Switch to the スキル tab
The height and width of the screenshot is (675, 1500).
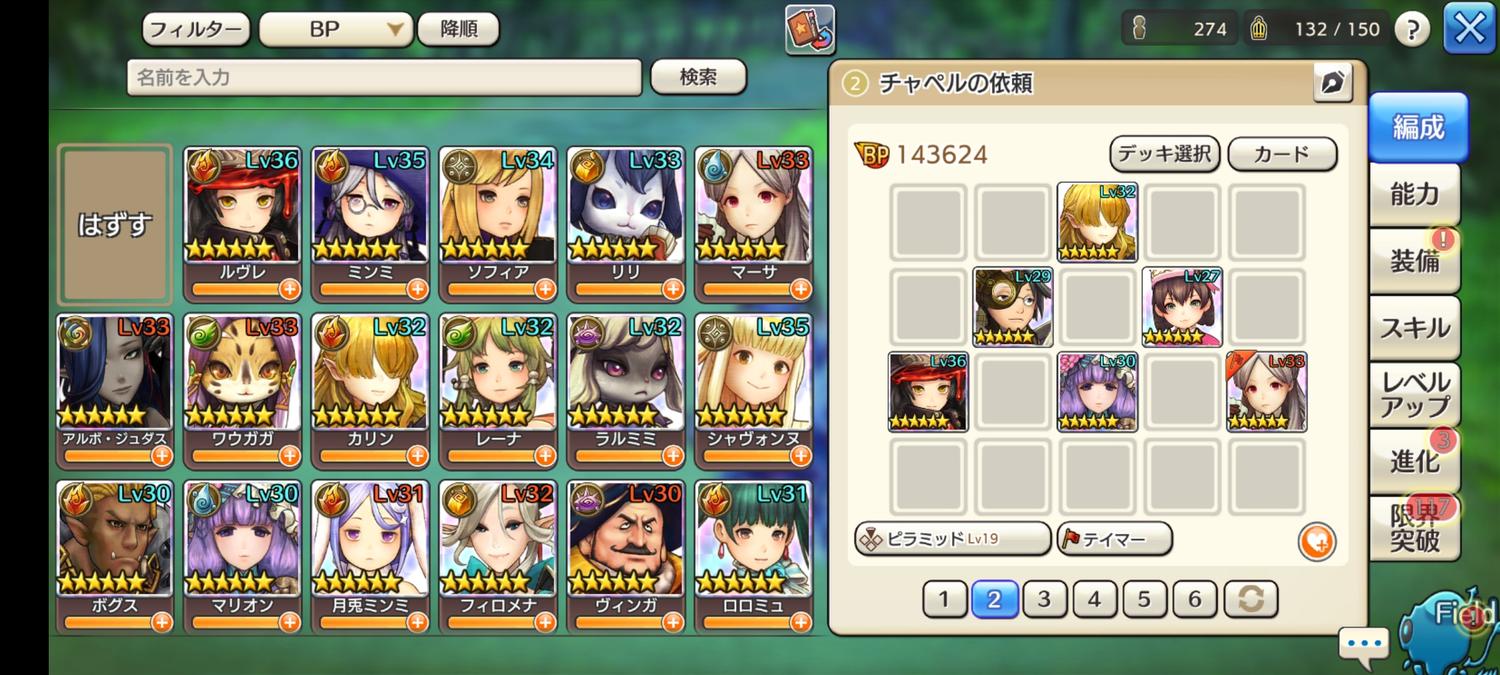pyautogui.click(x=1414, y=327)
